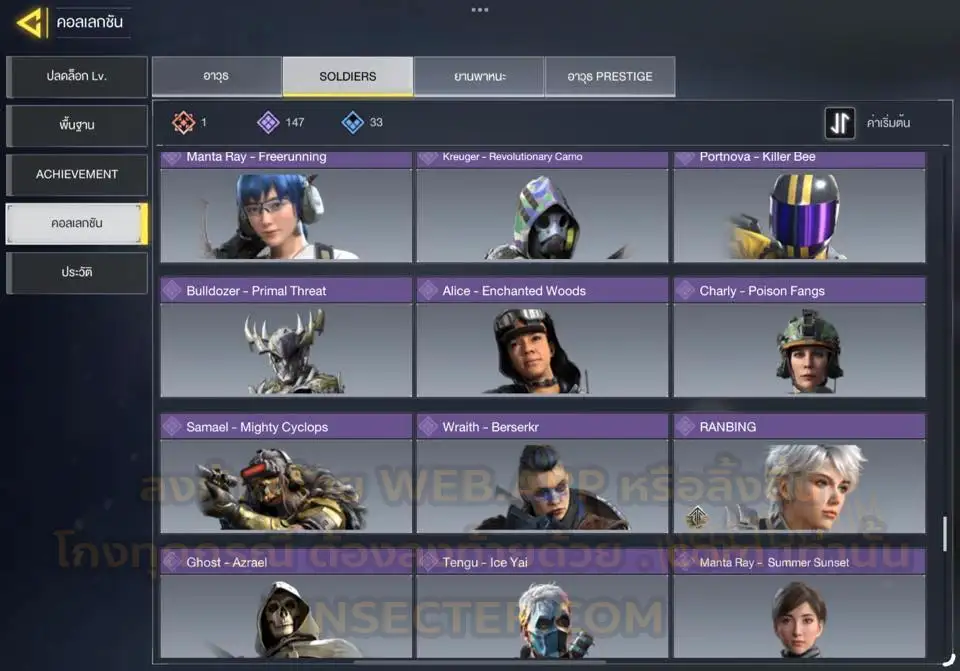Choose the Portnova - Killer Bee skin
960x671 pixels.
click(799, 208)
